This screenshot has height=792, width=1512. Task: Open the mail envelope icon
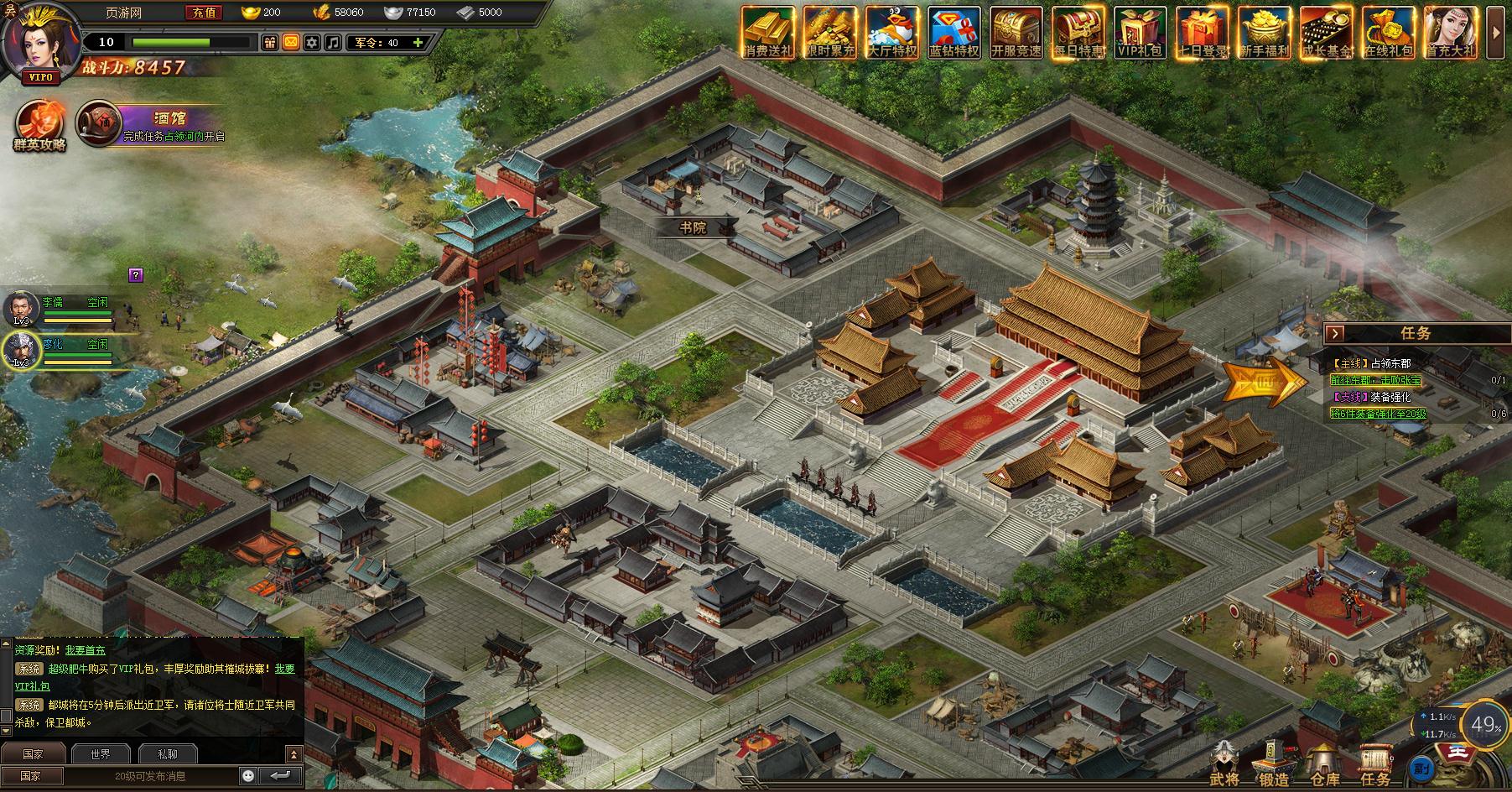coord(290,42)
